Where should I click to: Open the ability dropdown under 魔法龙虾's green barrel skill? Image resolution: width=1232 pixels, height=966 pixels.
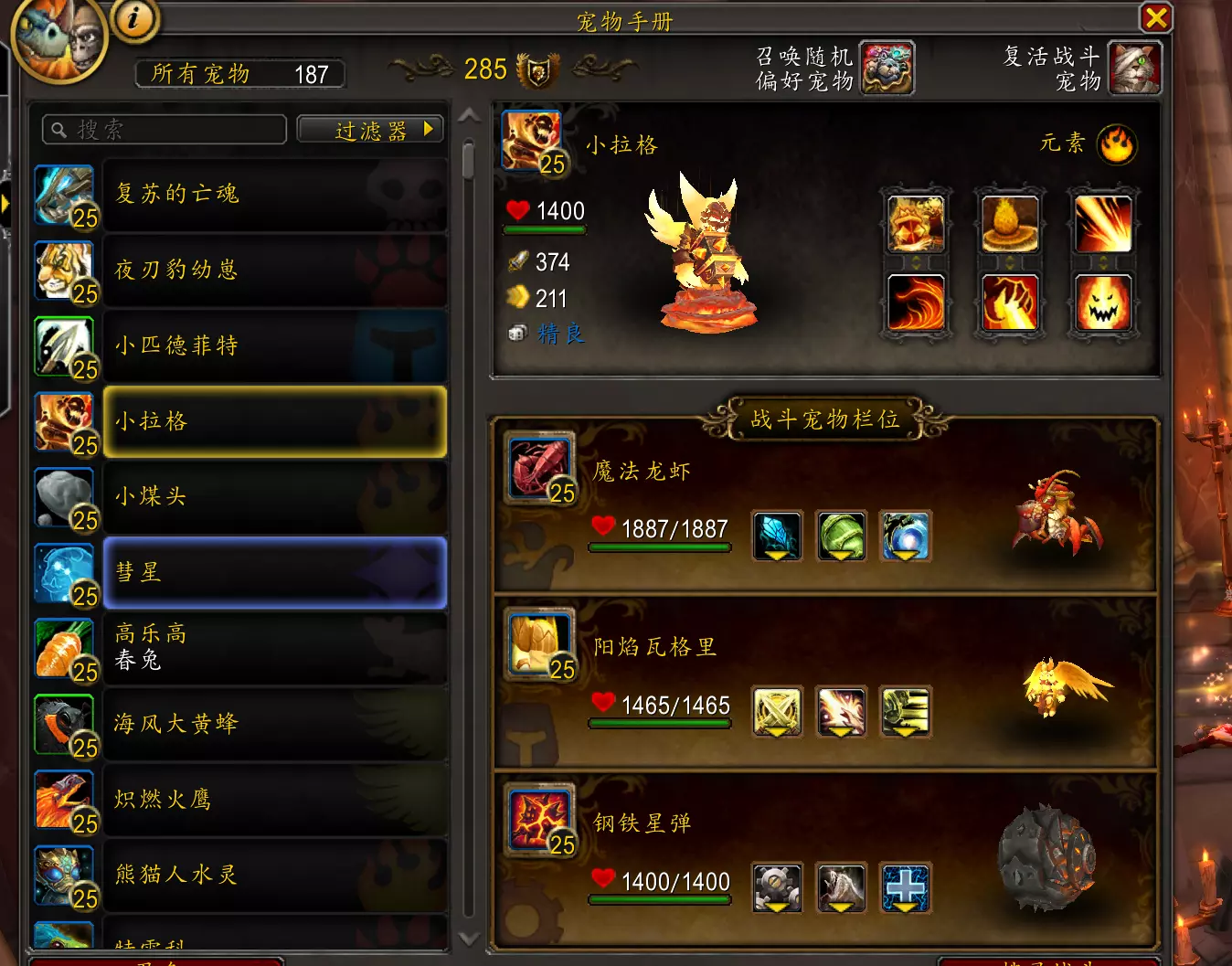(x=841, y=554)
